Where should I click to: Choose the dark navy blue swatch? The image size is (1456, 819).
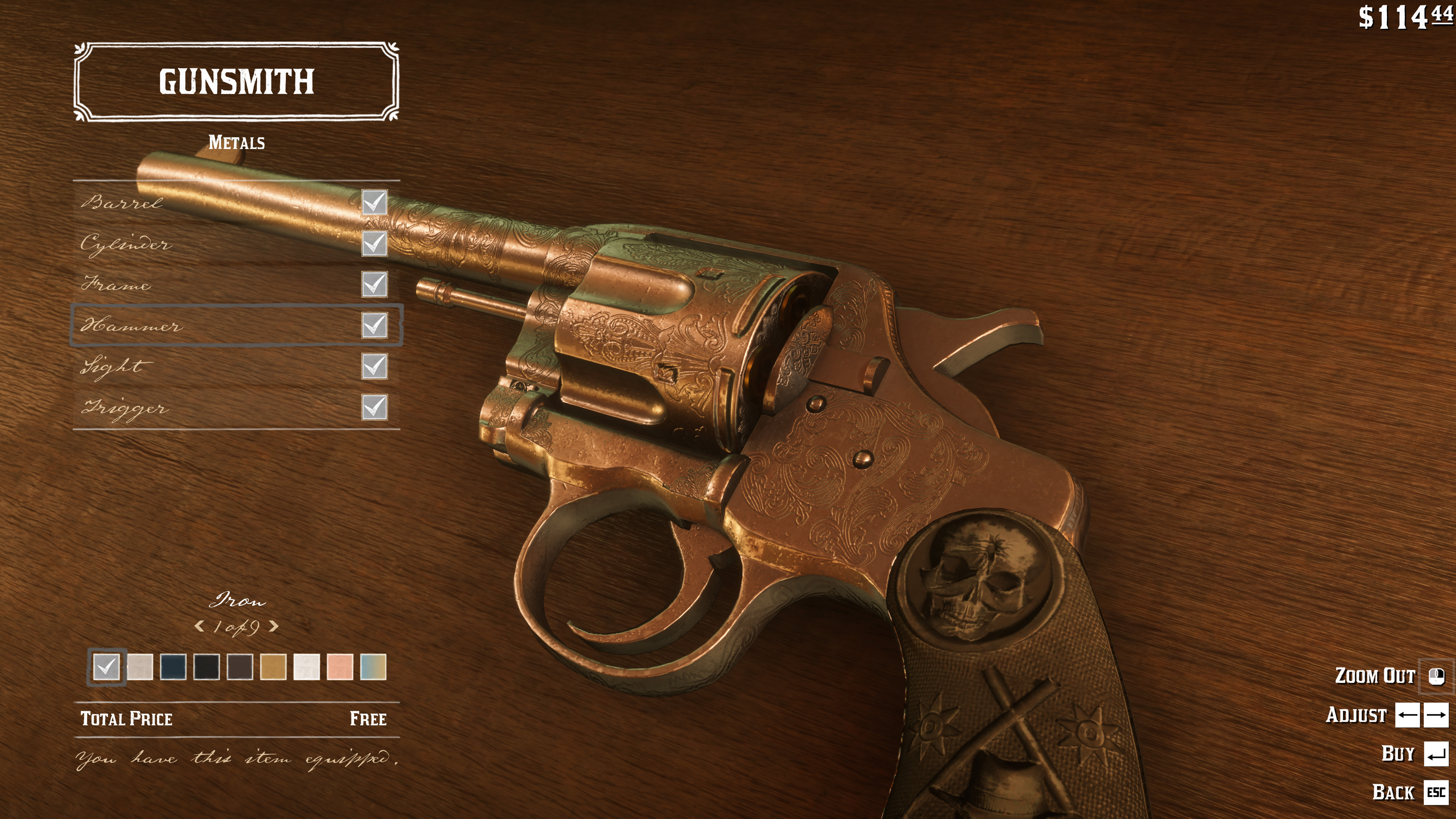pos(173,667)
